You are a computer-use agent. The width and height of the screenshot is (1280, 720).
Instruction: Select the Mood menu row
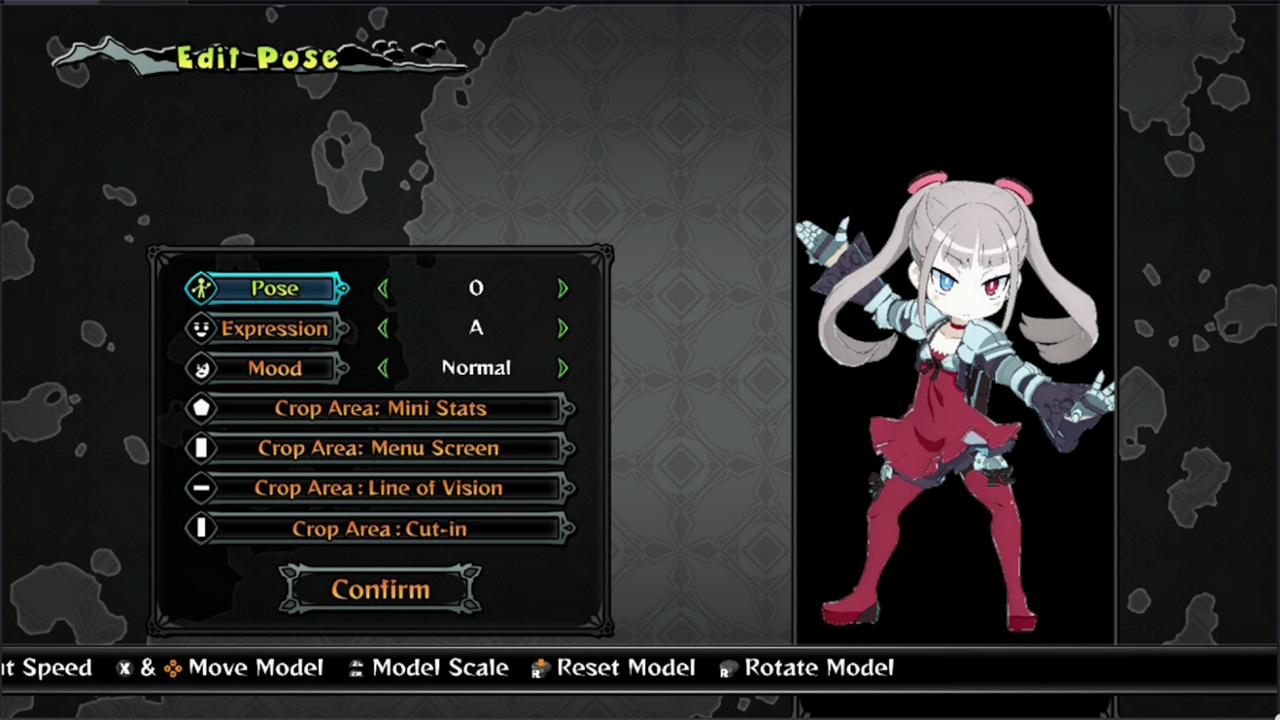[274, 368]
